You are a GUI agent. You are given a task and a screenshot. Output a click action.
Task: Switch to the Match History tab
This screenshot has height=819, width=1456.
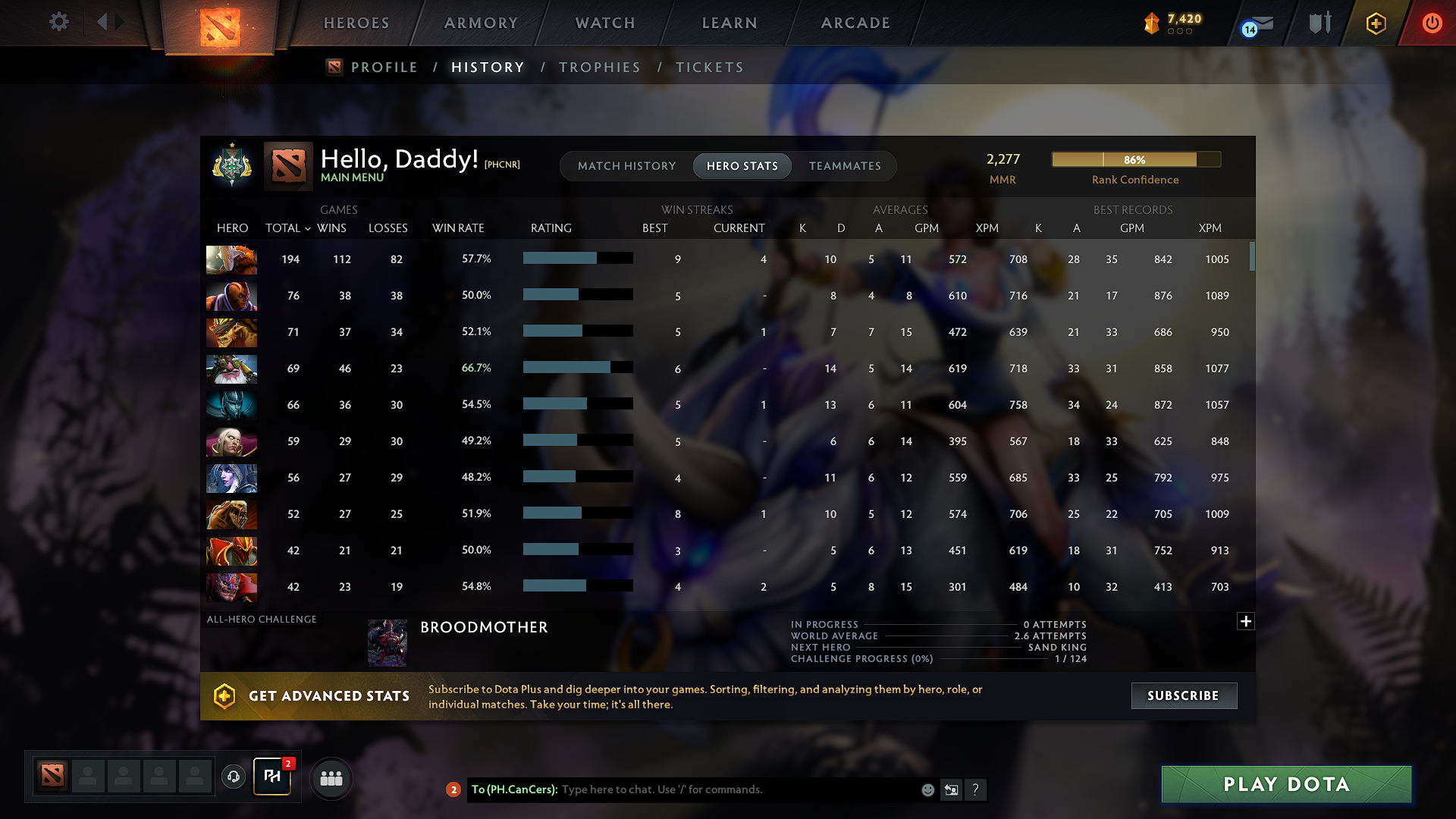coord(626,165)
